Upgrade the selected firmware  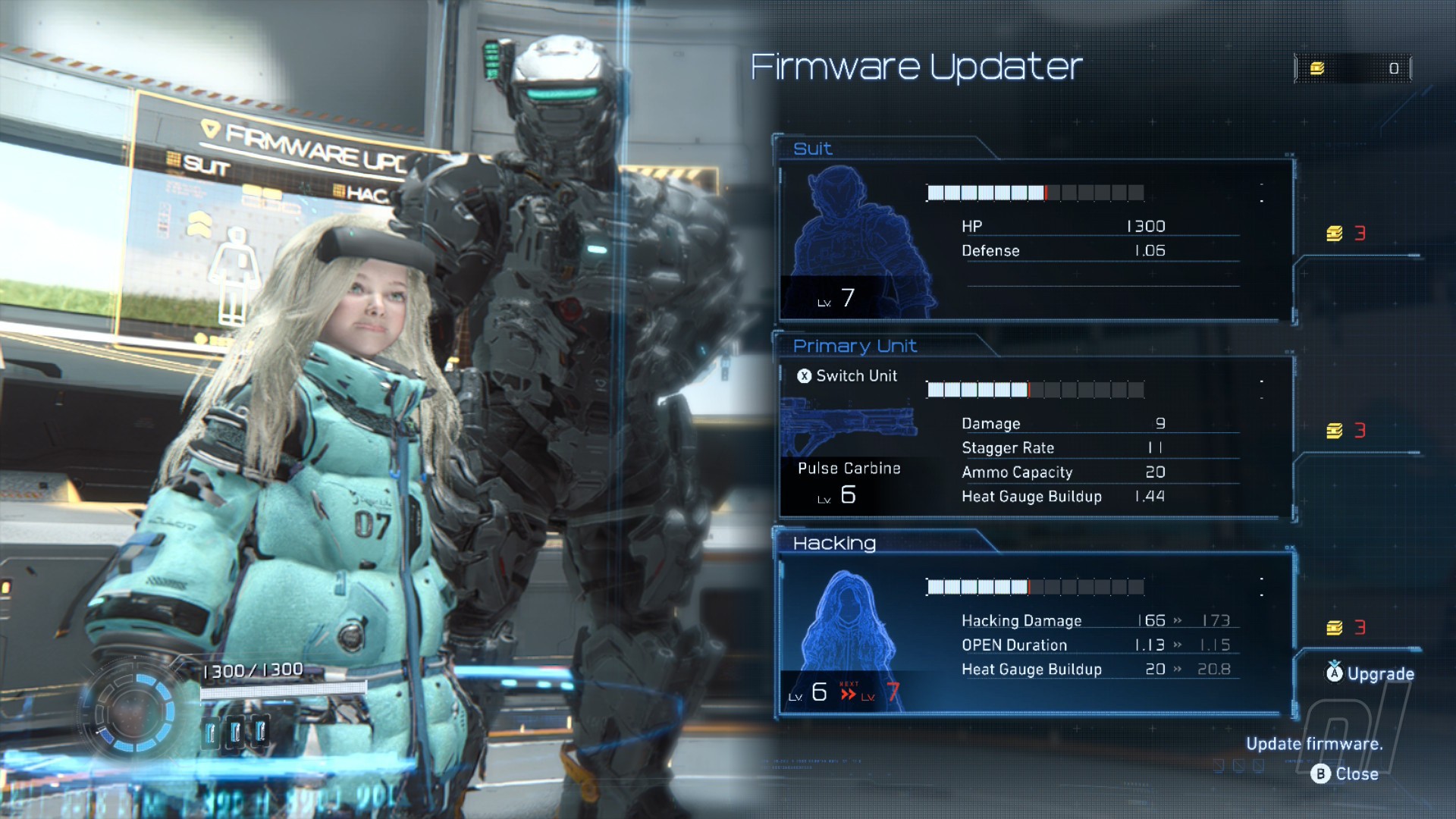coord(1370,673)
